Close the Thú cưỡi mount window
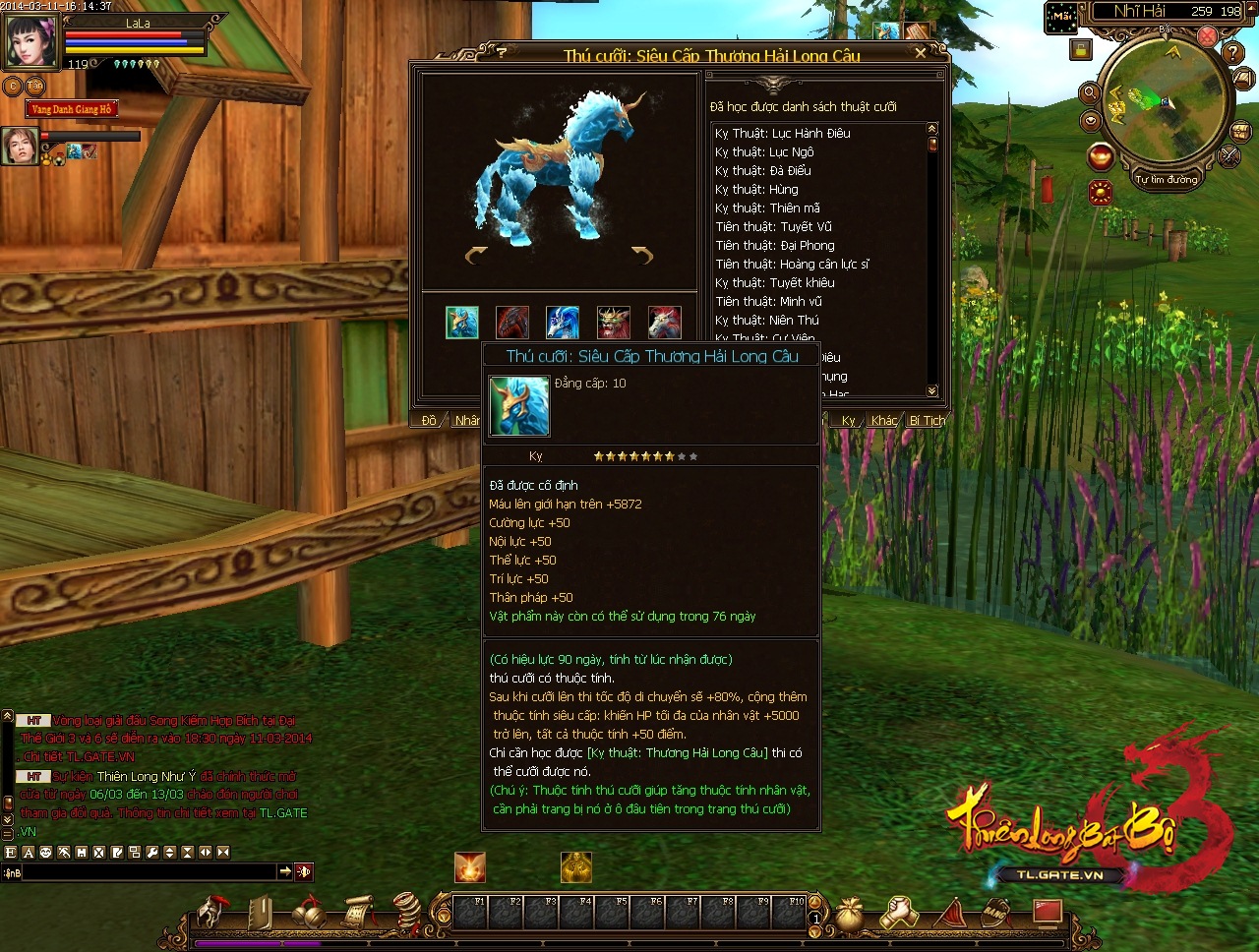Image resolution: width=1259 pixels, height=952 pixels. pyautogui.click(x=921, y=53)
